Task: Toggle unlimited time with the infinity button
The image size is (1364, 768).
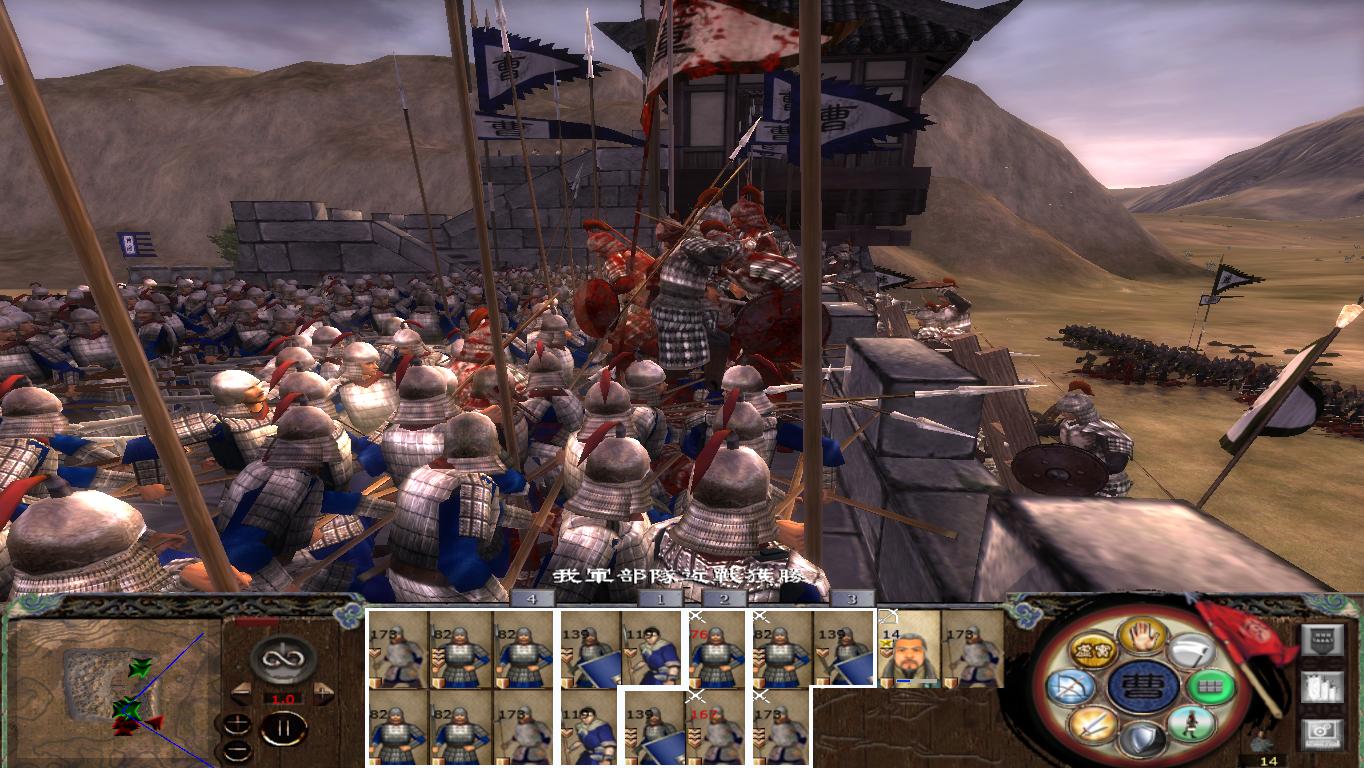Action: 283,659
